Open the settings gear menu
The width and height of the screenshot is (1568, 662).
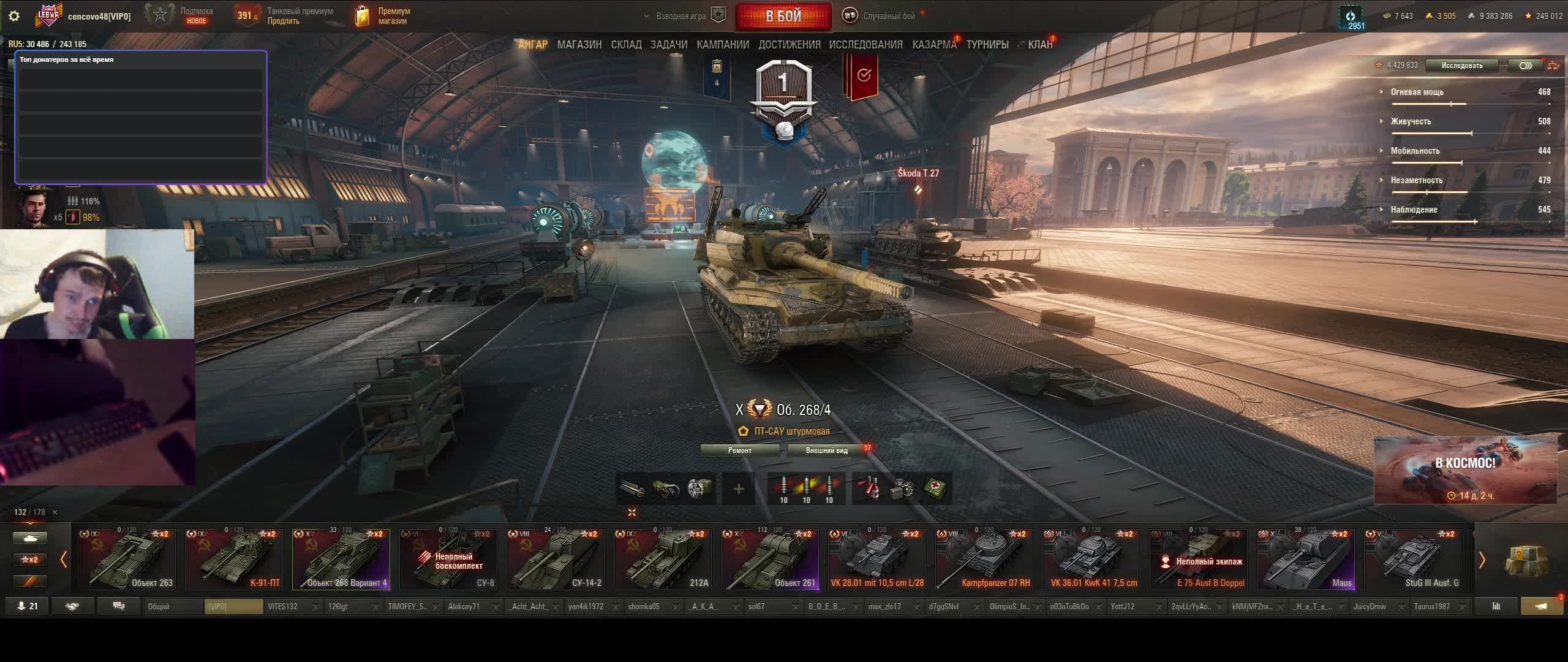tap(14, 16)
